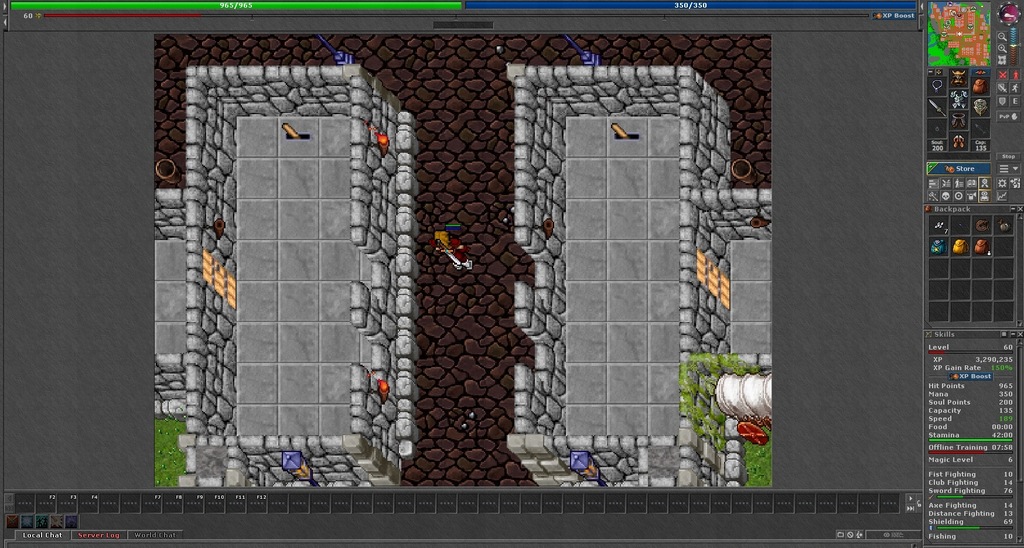Click the minimap

click(x=958, y=34)
